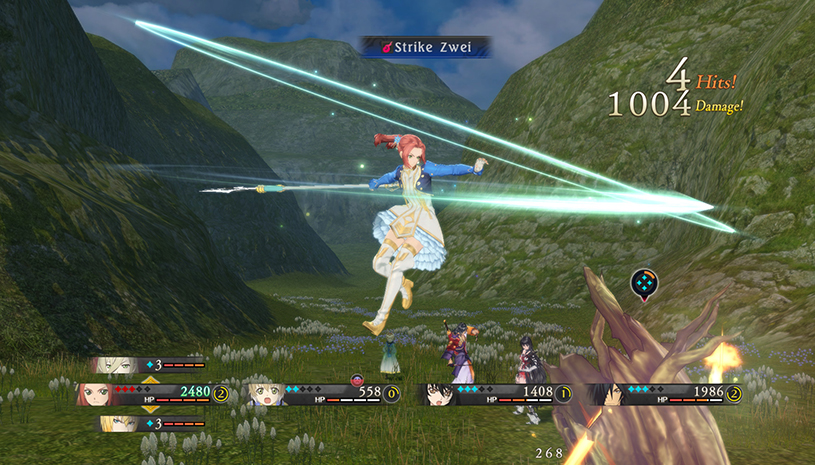The height and width of the screenshot is (465, 815).
Task: Click the enemy target marker bubble
Action: [645, 283]
